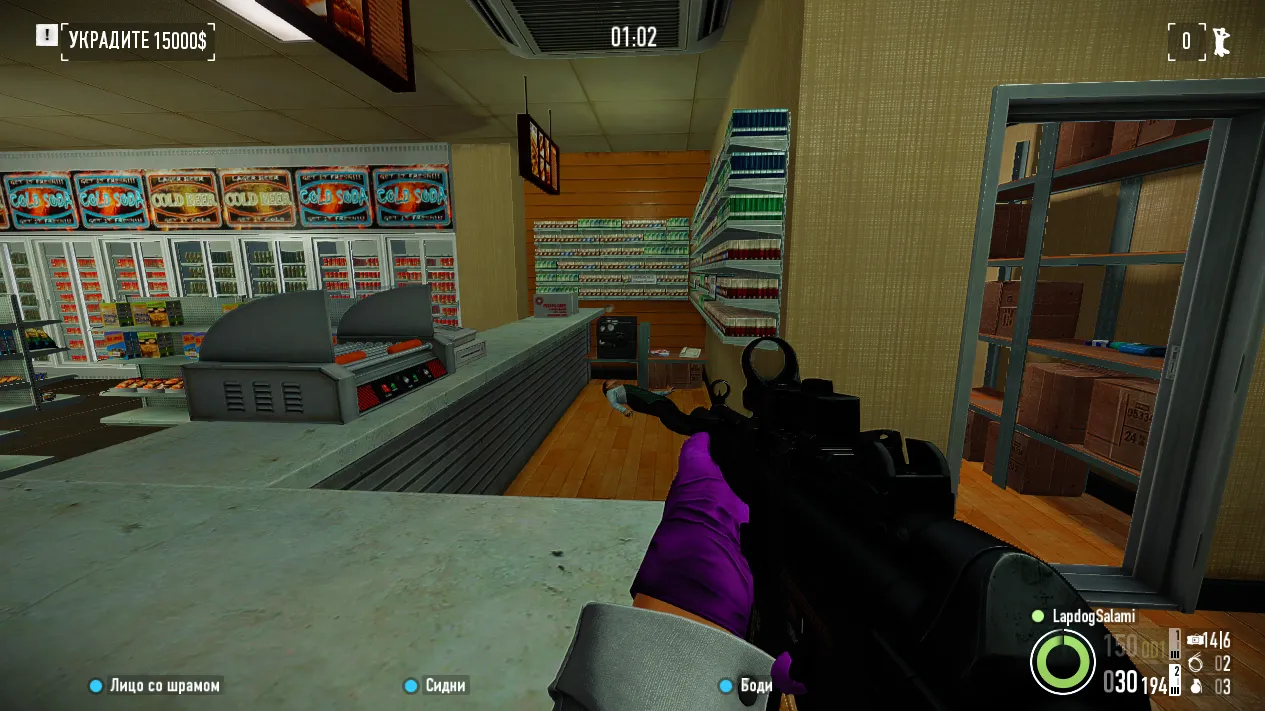Click the LapdogSalami player name

(x=1094, y=617)
